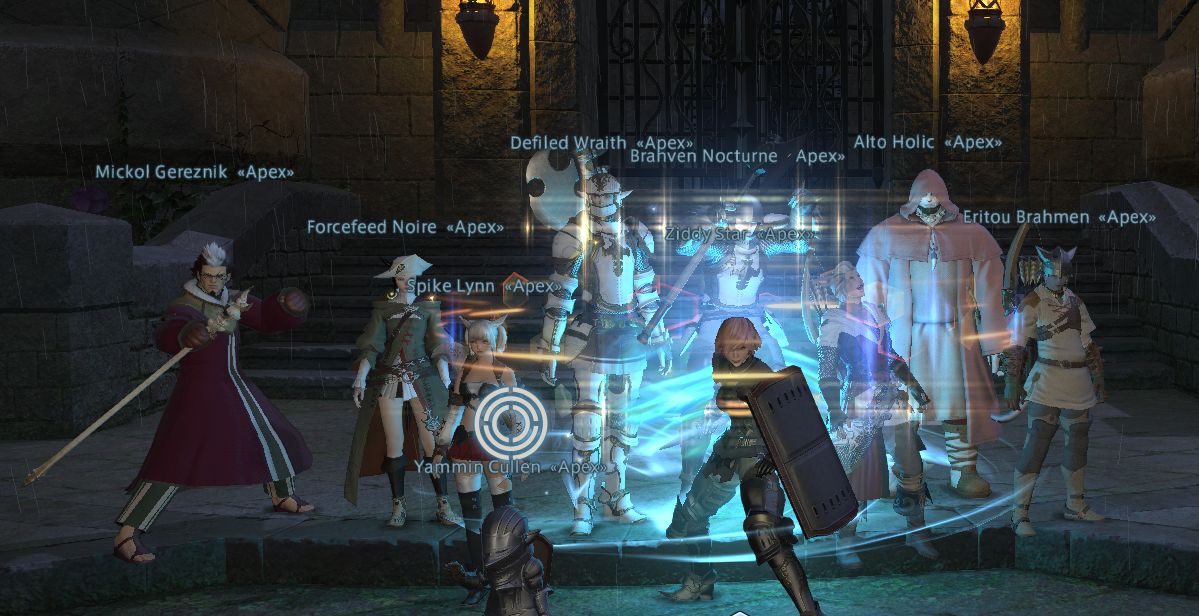Viewport: 1199px width, 616px height.
Task: Target Alto Holic via nameplate
Action: tap(927, 142)
